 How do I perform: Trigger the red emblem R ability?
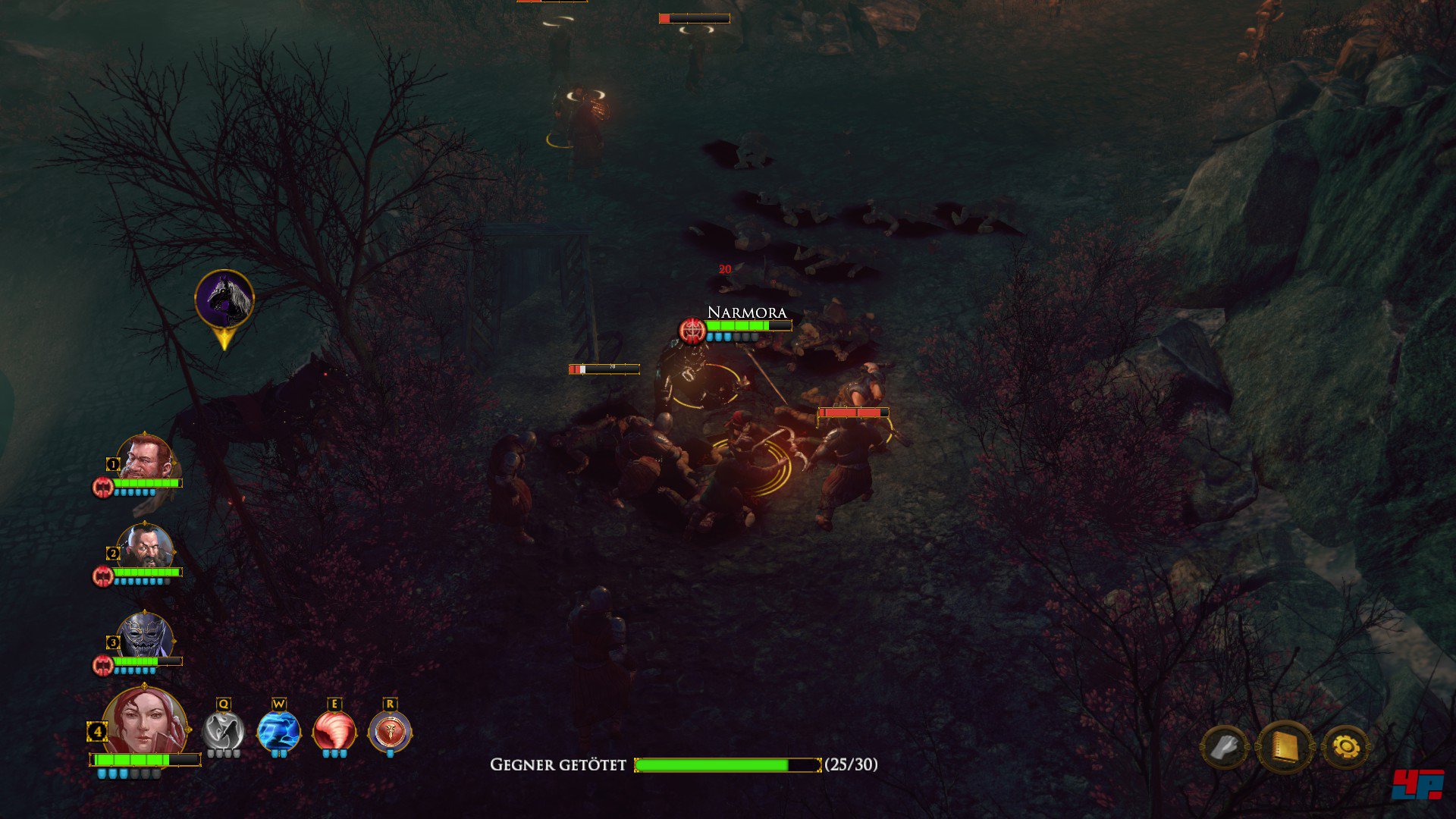[x=390, y=732]
